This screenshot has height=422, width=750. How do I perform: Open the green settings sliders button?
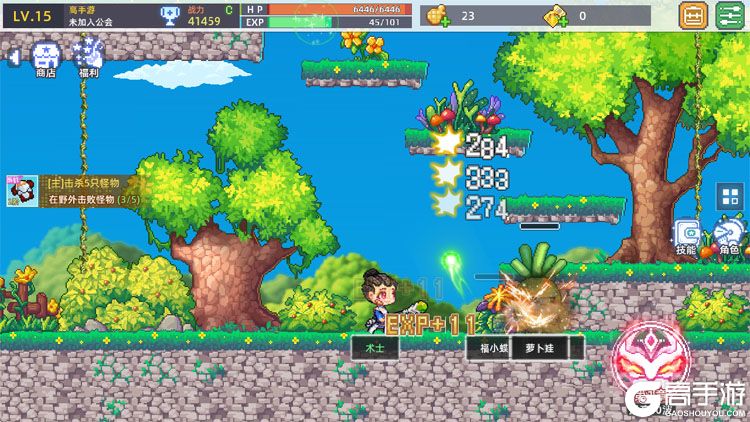click(727, 16)
